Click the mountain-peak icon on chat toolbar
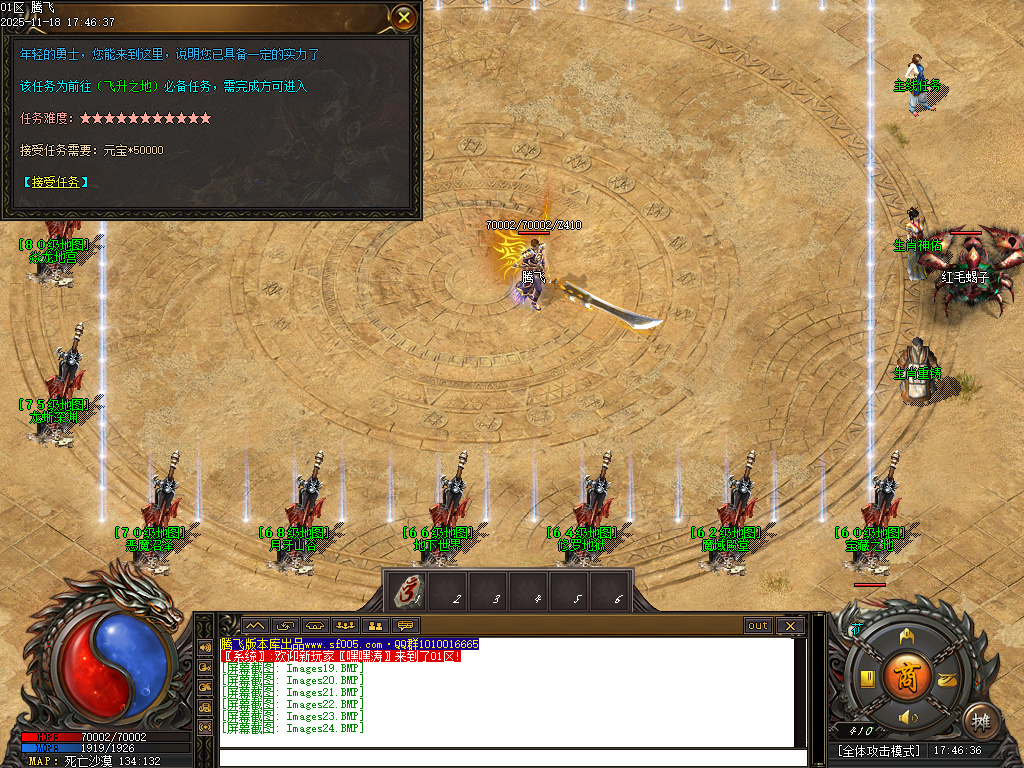The image size is (1024, 768). click(x=255, y=626)
